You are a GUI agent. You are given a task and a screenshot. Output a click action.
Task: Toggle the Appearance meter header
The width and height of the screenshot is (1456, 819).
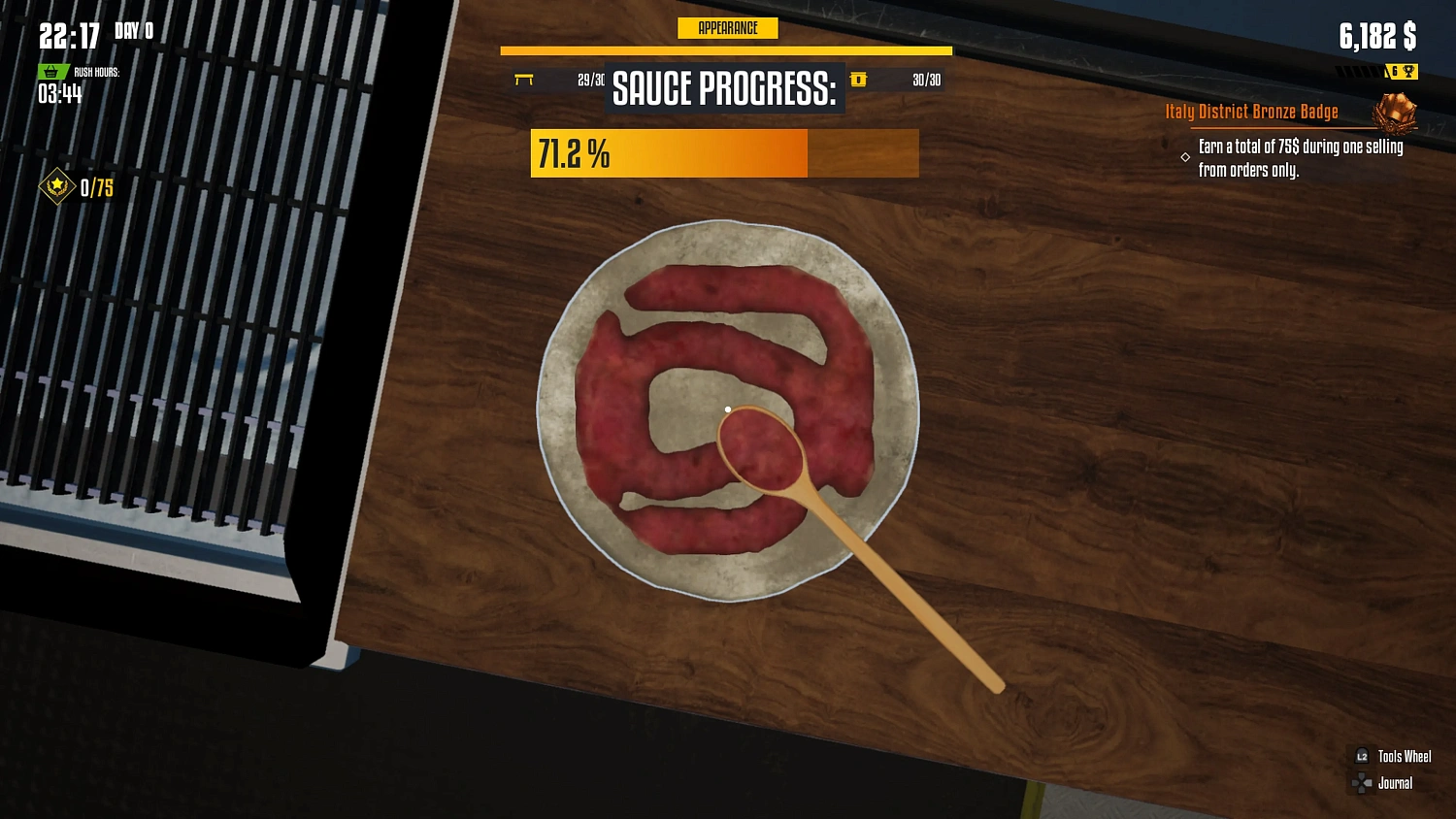[726, 28]
